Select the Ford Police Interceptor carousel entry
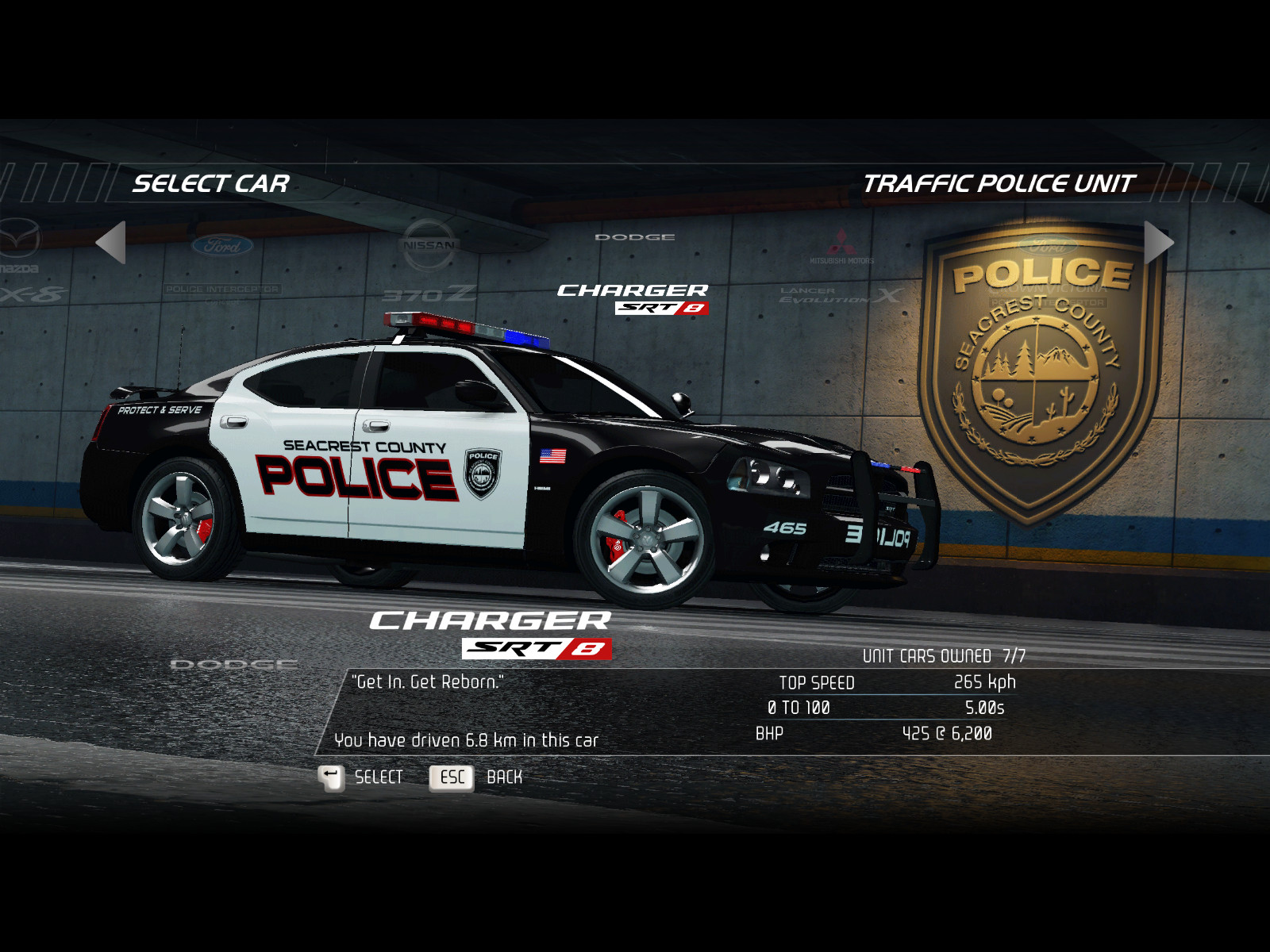The image size is (1270, 952). [x=222, y=266]
